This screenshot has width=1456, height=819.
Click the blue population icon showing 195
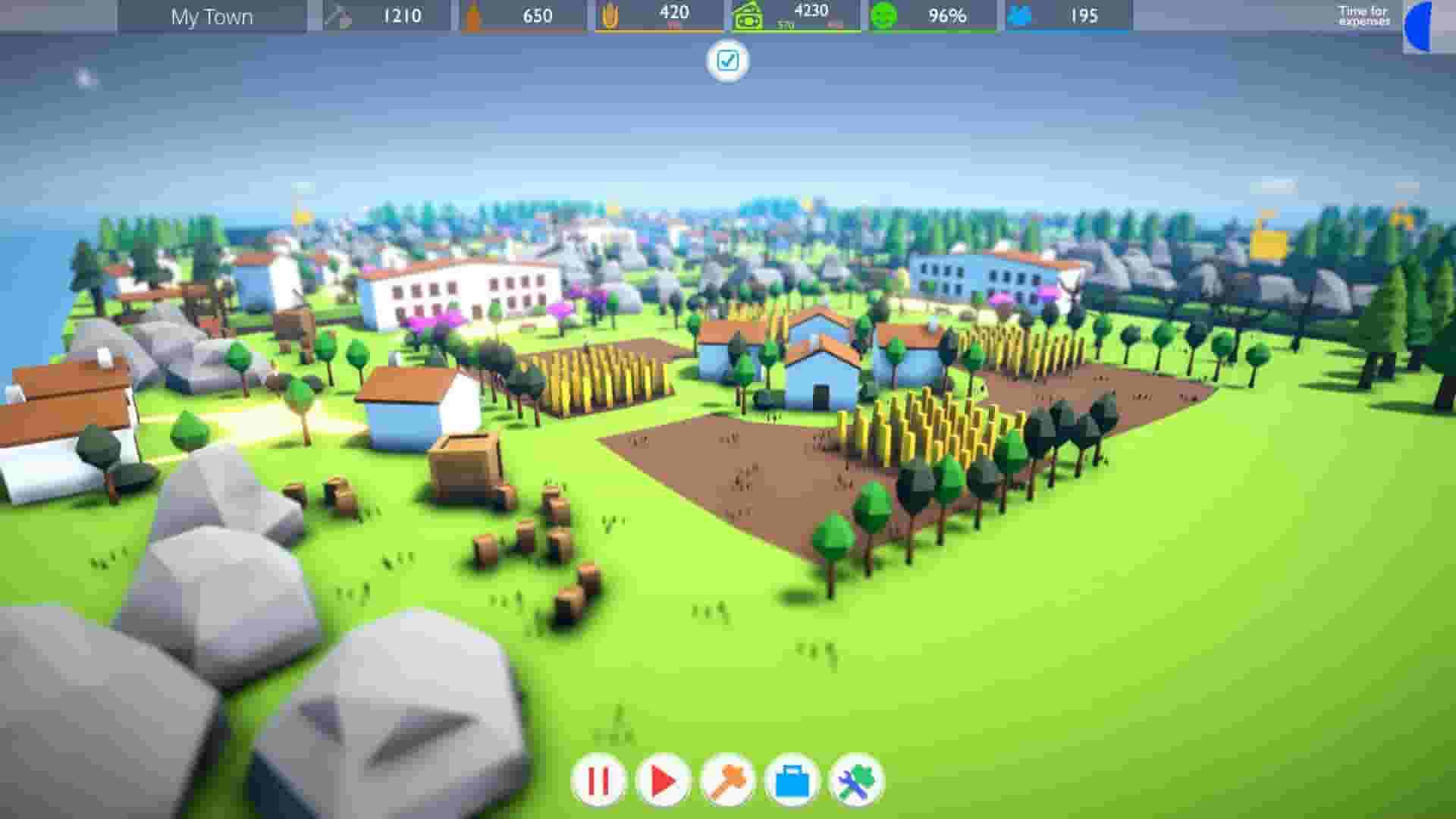1020,15
